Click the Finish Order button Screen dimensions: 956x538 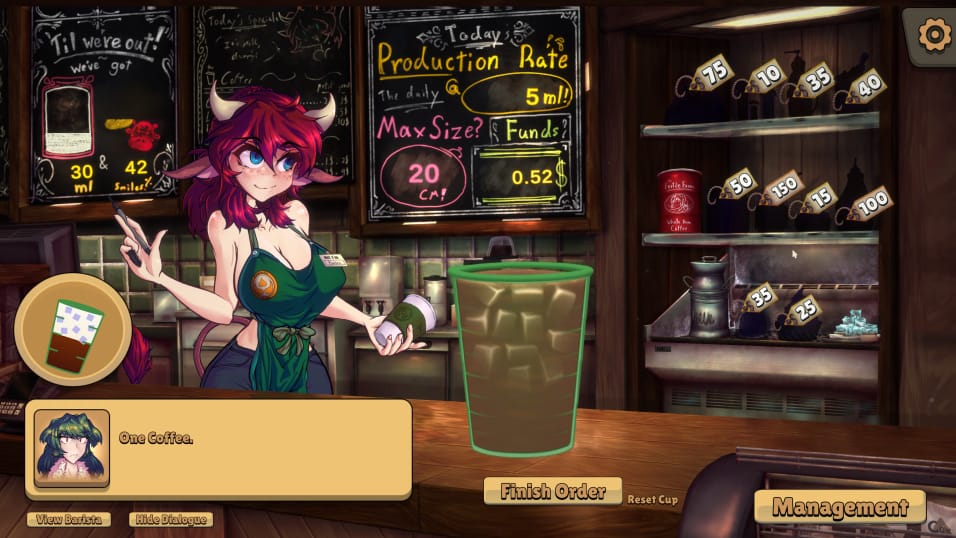[x=552, y=491]
